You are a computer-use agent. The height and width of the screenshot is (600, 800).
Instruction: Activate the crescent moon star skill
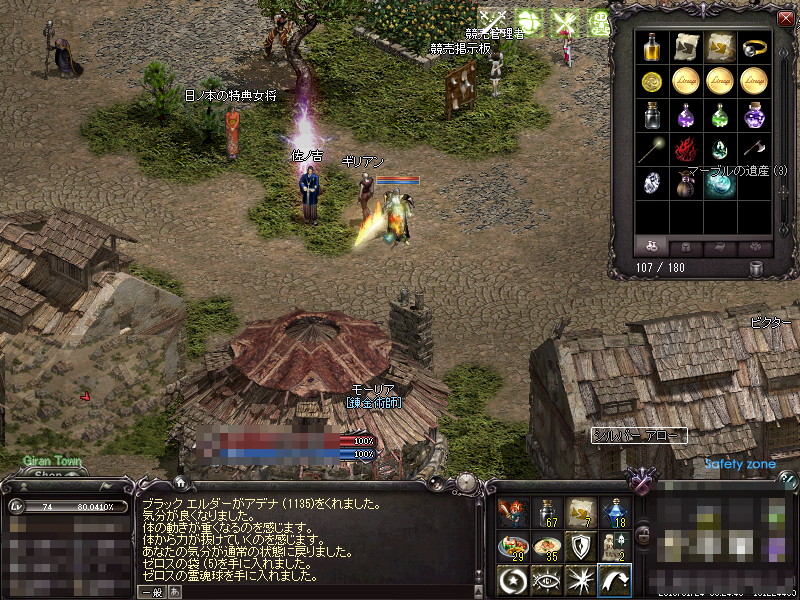[x=512, y=579]
